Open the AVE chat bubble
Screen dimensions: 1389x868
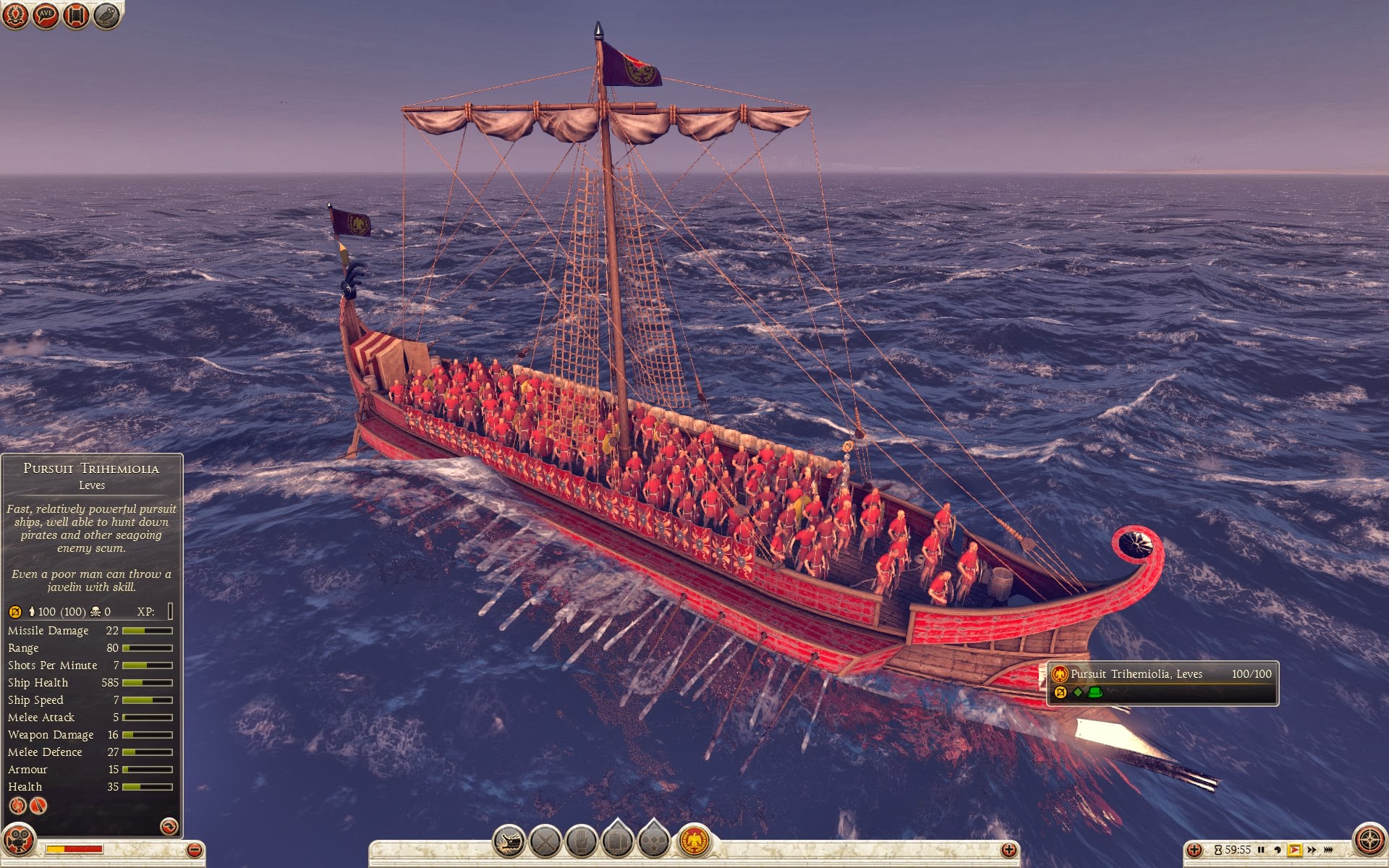[46, 15]
